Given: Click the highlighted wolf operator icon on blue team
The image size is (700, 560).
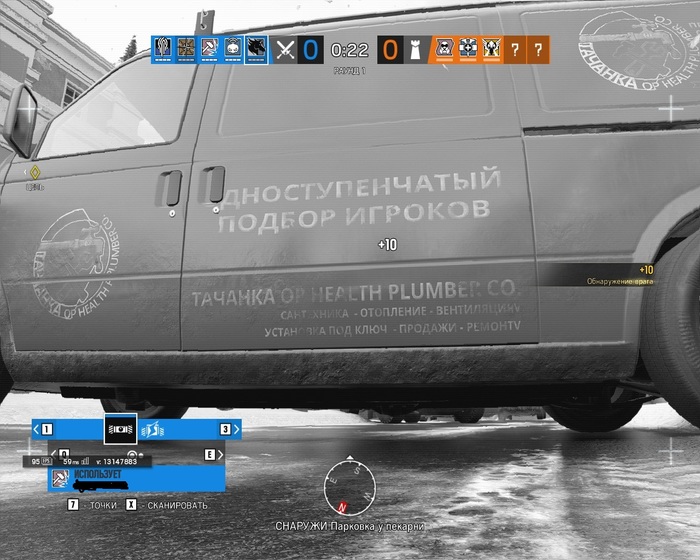Looking at the screenshot, I should [256, 48].
